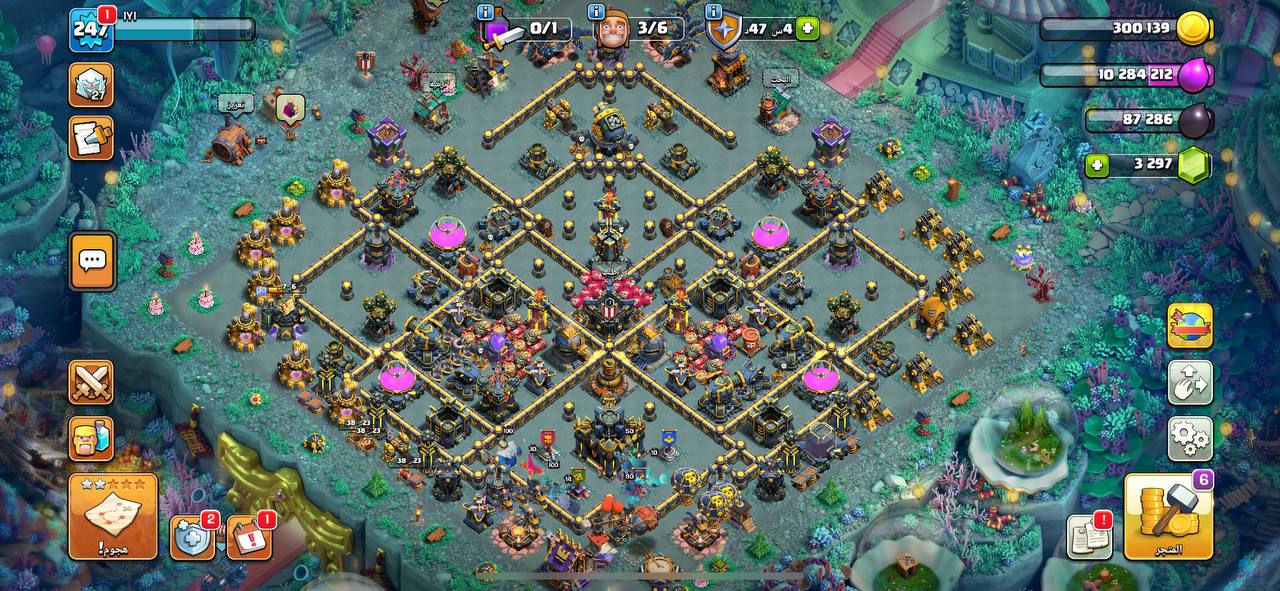Open the army barbarian and potion button
Screen dimensions: 1280x591
pyautogui.click(x=91, y=439)
